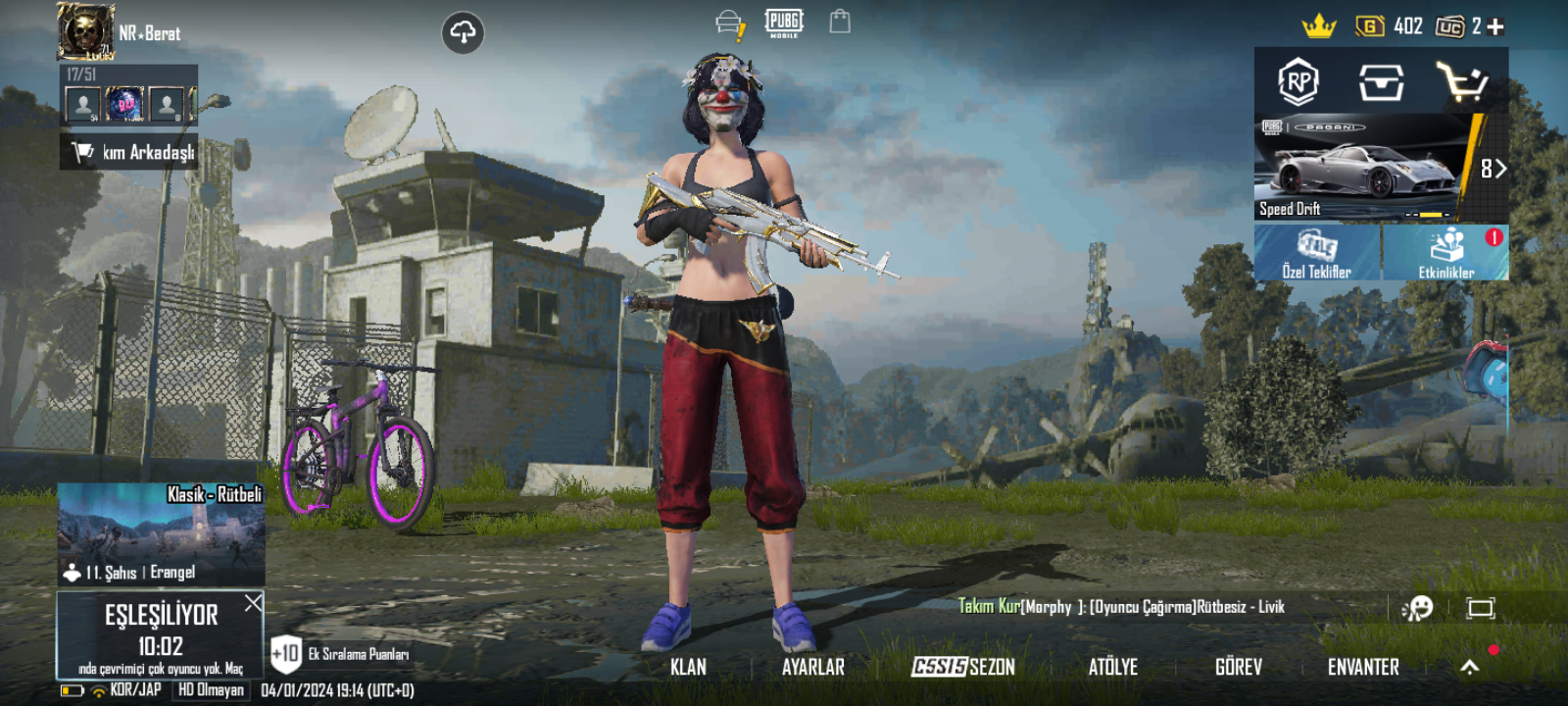Open the shopping bag store icon
1568x706 pixels.
(x=839, y=25)
